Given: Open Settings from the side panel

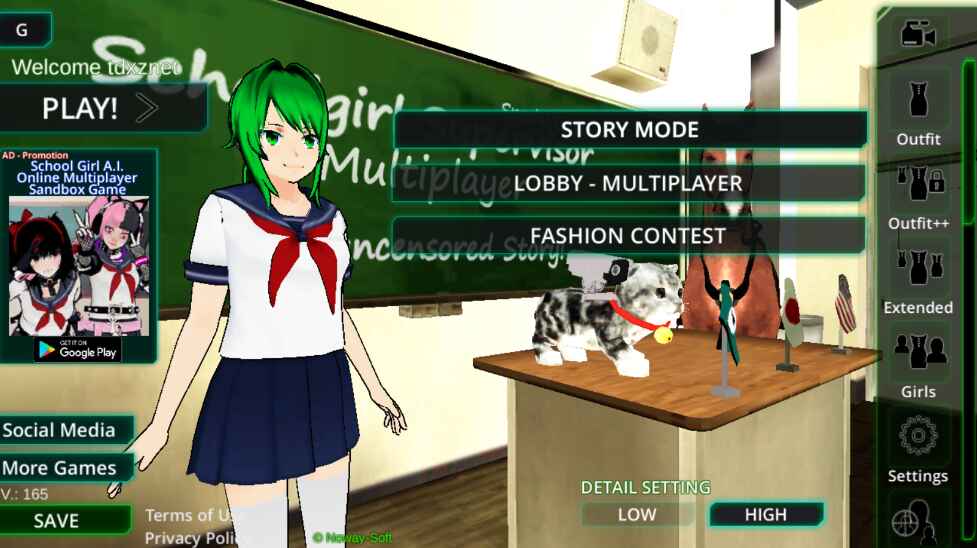Looking at the screenshot, I should click(918, 448).
